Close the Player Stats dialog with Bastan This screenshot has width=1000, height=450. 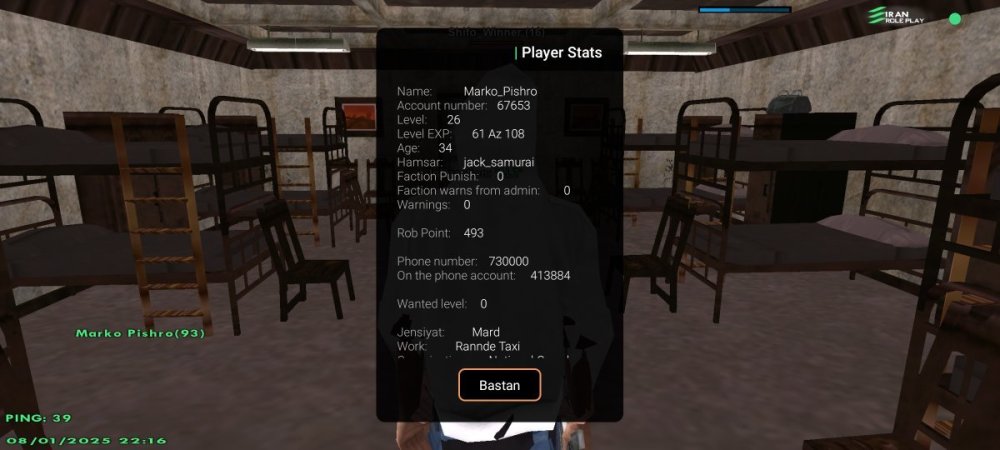click(499, 385)
